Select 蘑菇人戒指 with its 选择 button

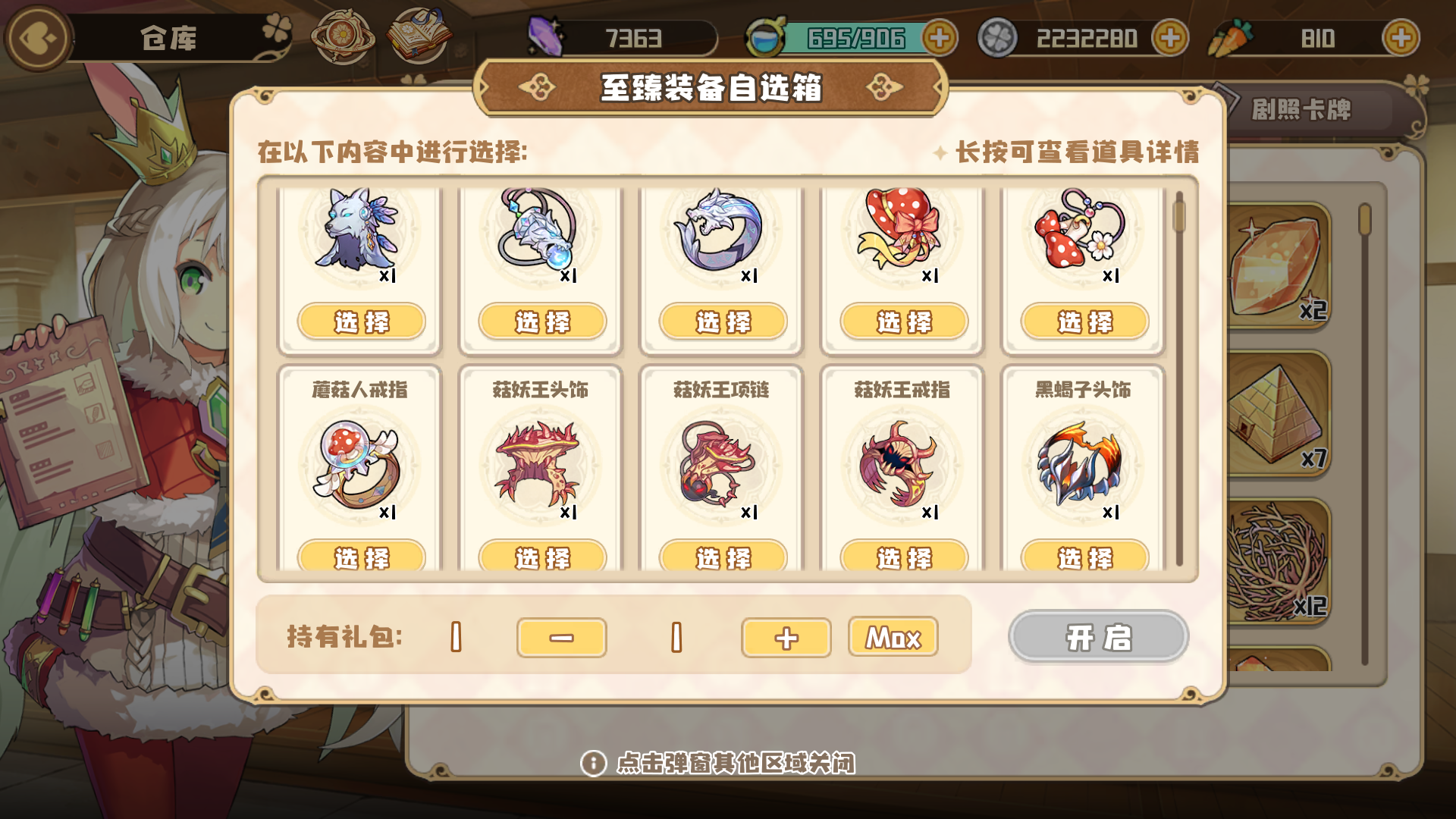coord(360,559)
